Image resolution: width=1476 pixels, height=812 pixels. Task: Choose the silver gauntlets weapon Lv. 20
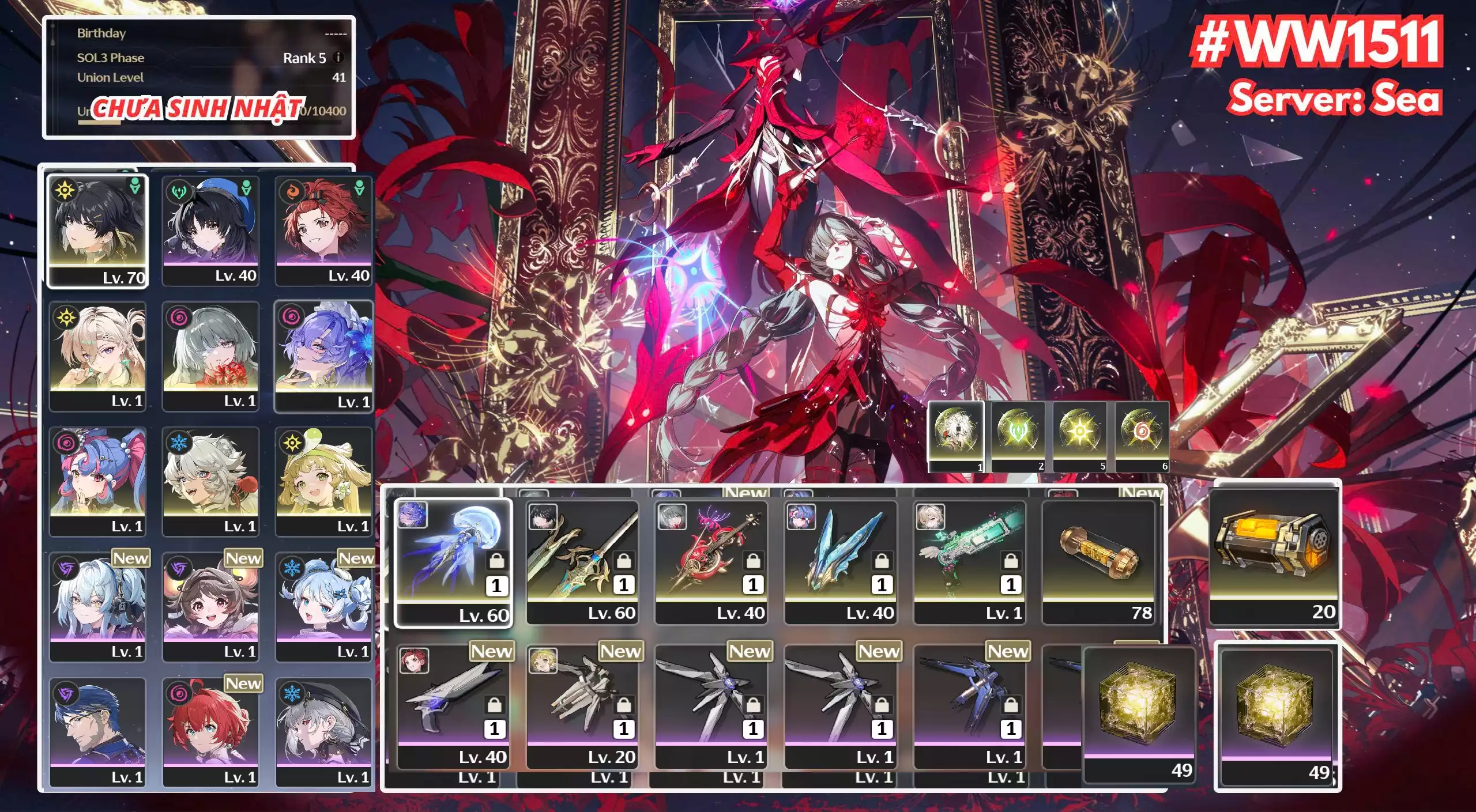[x=582, y=706]
